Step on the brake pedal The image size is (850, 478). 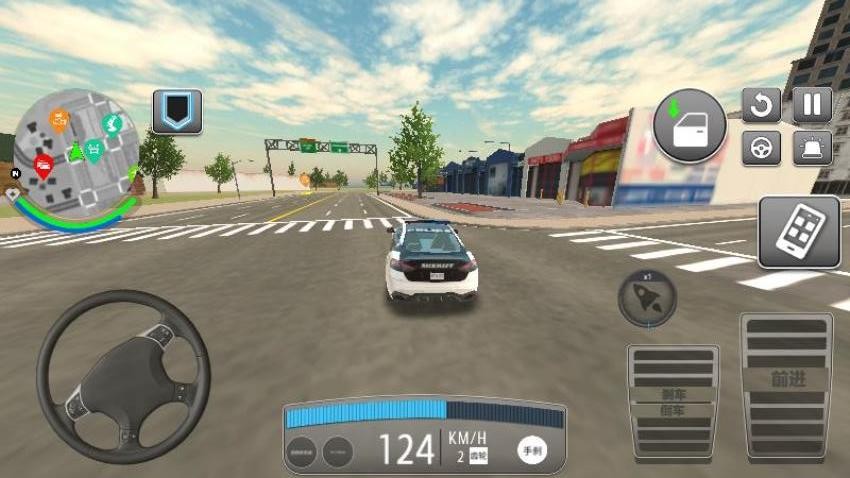(x=673, y=400)
